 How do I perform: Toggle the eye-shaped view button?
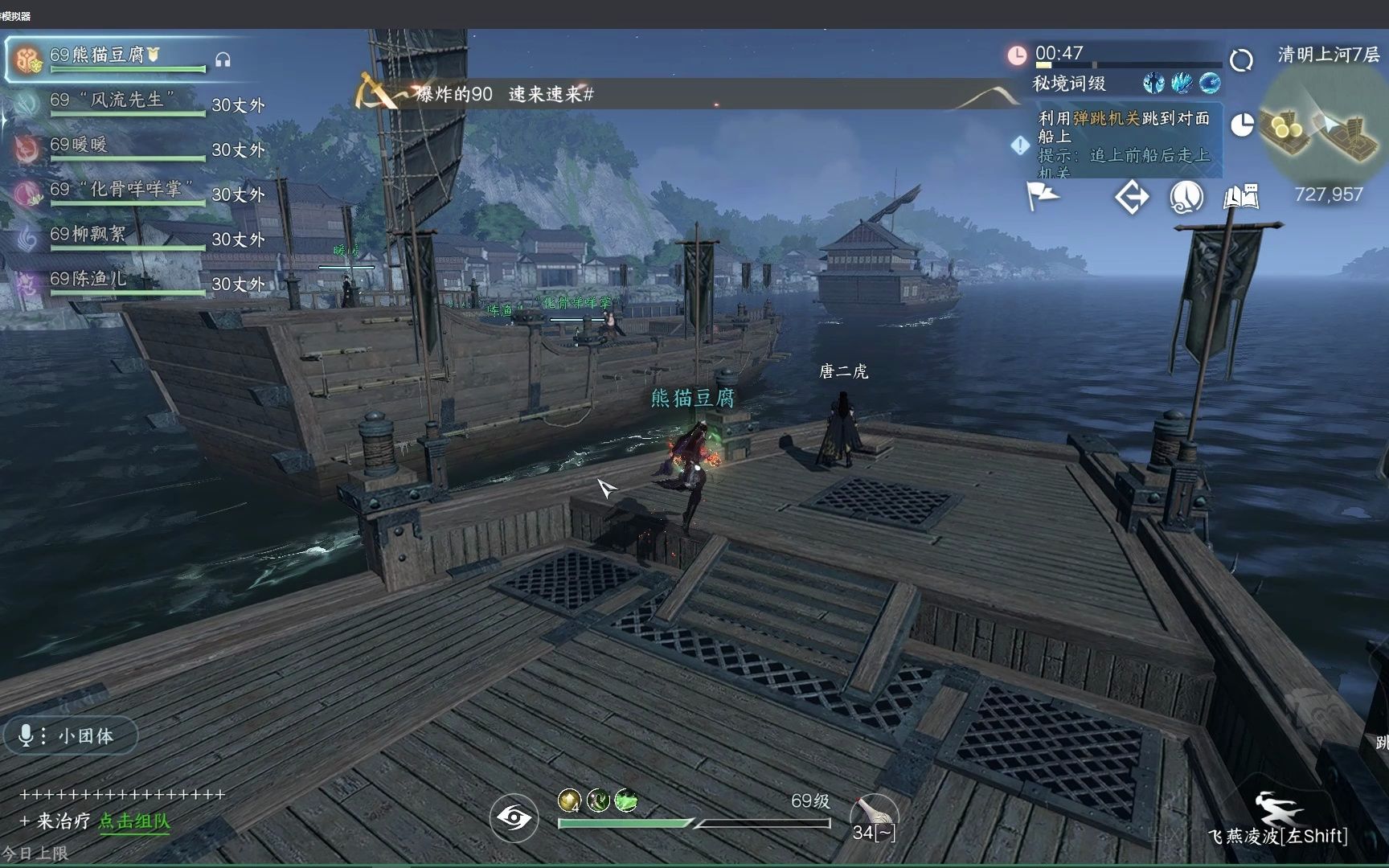click(x=514, y=818)
